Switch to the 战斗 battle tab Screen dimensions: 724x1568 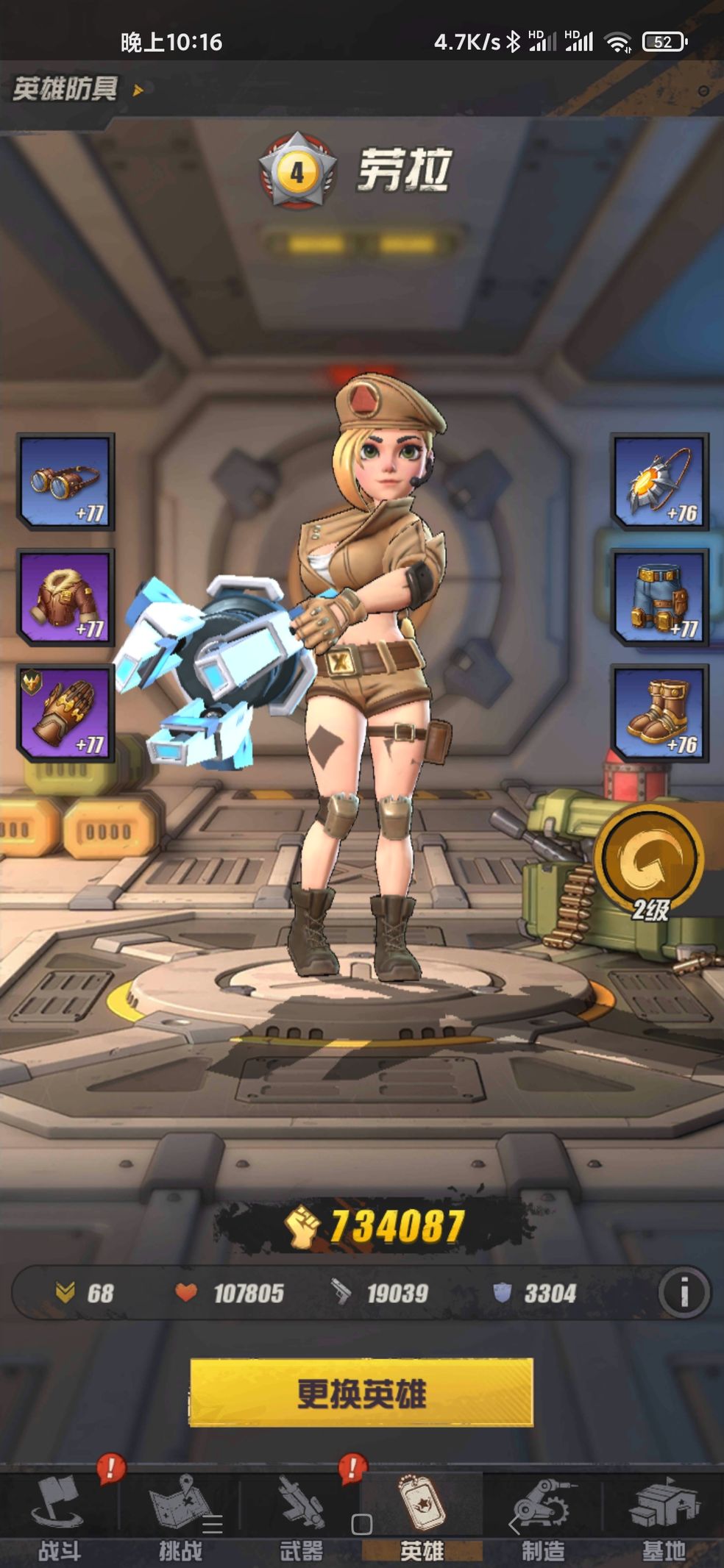coord(60,1519)
